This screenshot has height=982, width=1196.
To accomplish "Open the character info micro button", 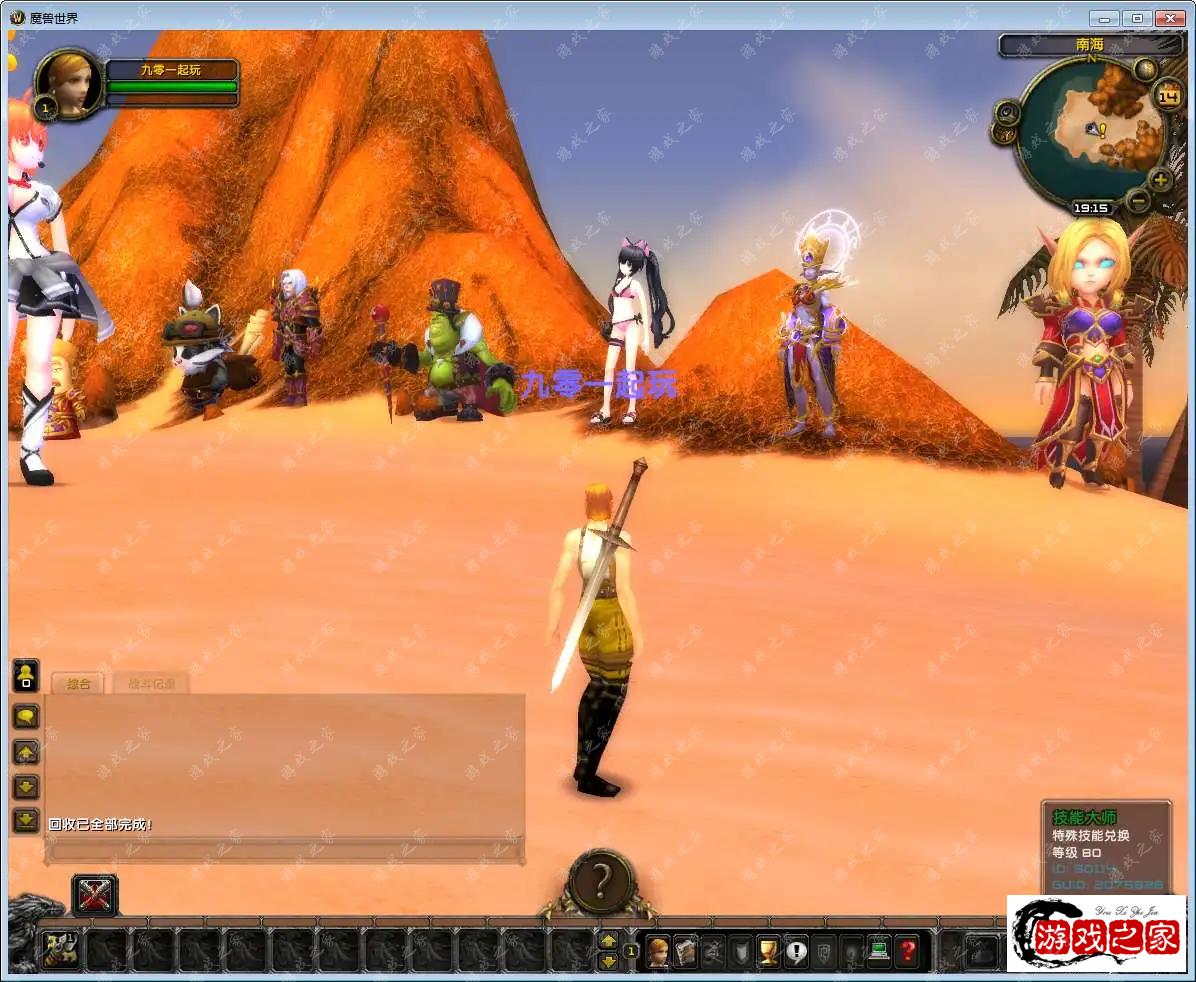I will 658,950.
